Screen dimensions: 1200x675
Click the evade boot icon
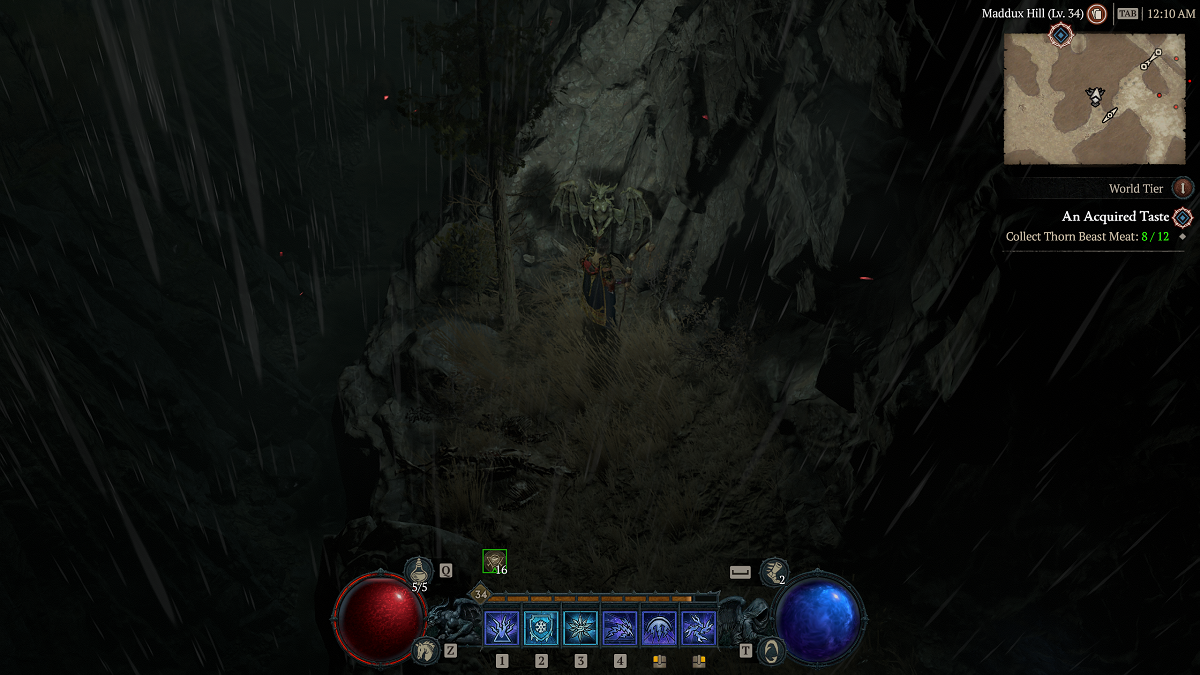click(772, 571)
